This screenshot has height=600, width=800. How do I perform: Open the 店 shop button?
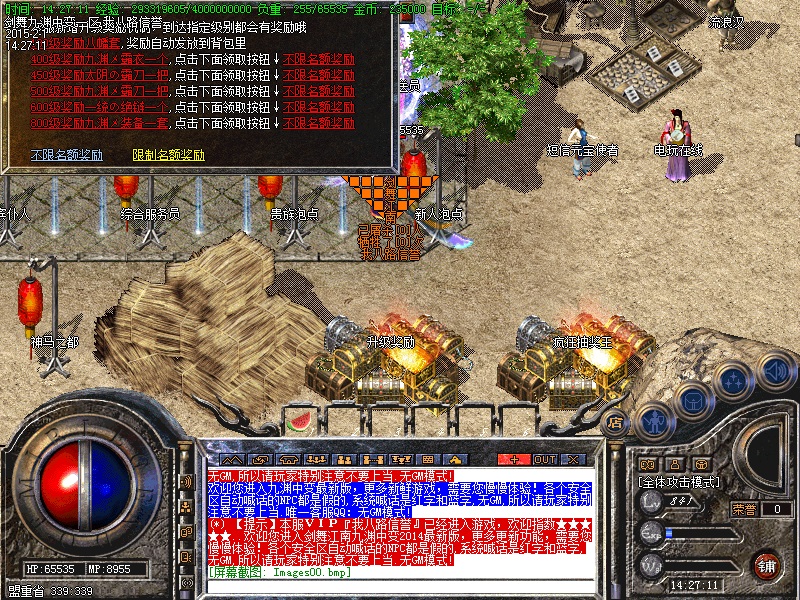pyautogui.click(x=616, y=422)
